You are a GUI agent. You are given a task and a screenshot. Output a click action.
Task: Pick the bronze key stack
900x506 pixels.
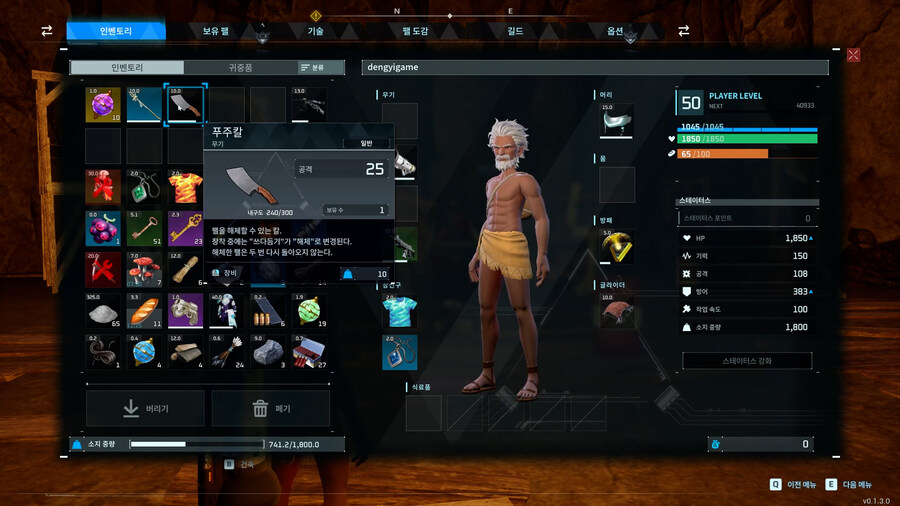(x=144, y=227)
